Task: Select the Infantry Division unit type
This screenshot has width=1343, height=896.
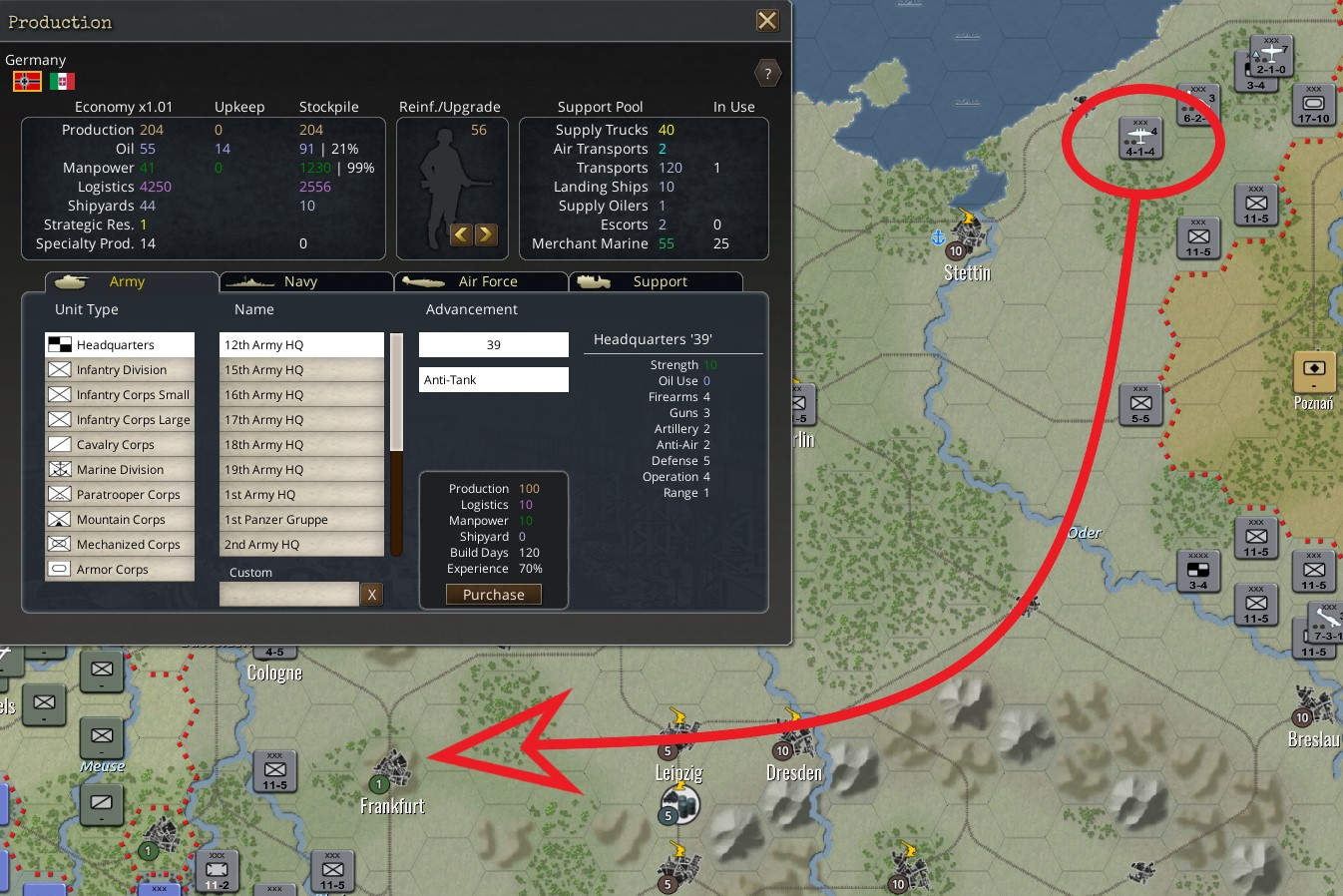Action: tap(61, 369)
